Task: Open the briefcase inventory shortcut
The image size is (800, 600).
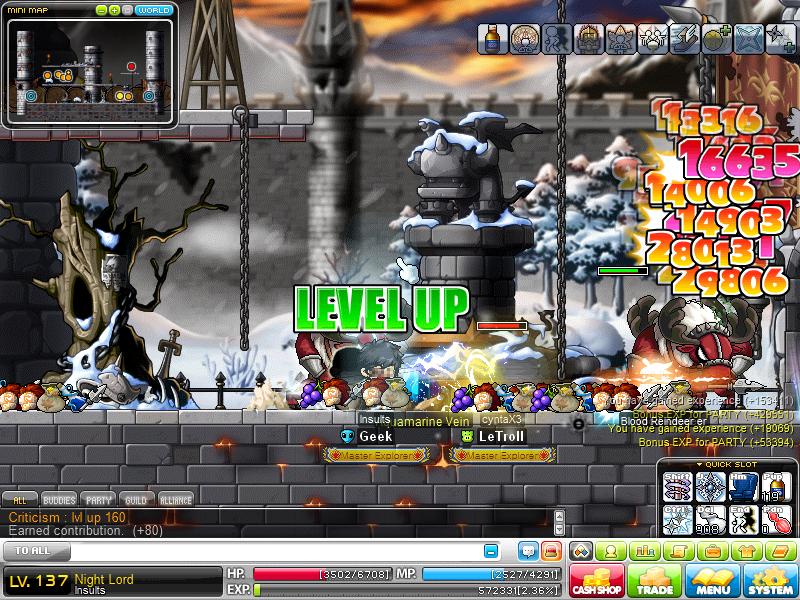Action: pyautogui.click(x=714, y=551)
